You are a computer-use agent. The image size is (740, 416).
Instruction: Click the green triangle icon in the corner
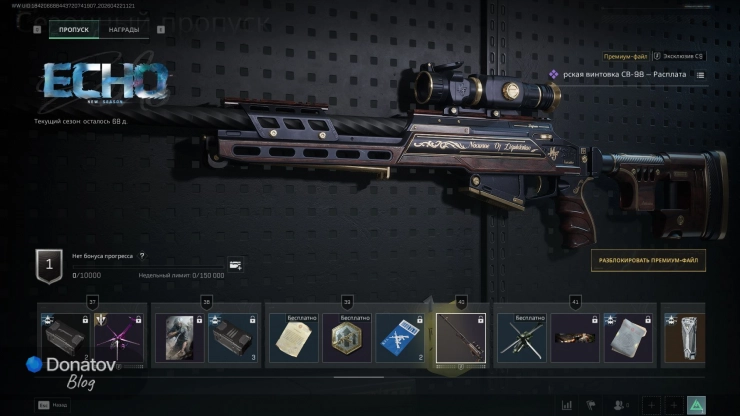click(x=697, y=404)
